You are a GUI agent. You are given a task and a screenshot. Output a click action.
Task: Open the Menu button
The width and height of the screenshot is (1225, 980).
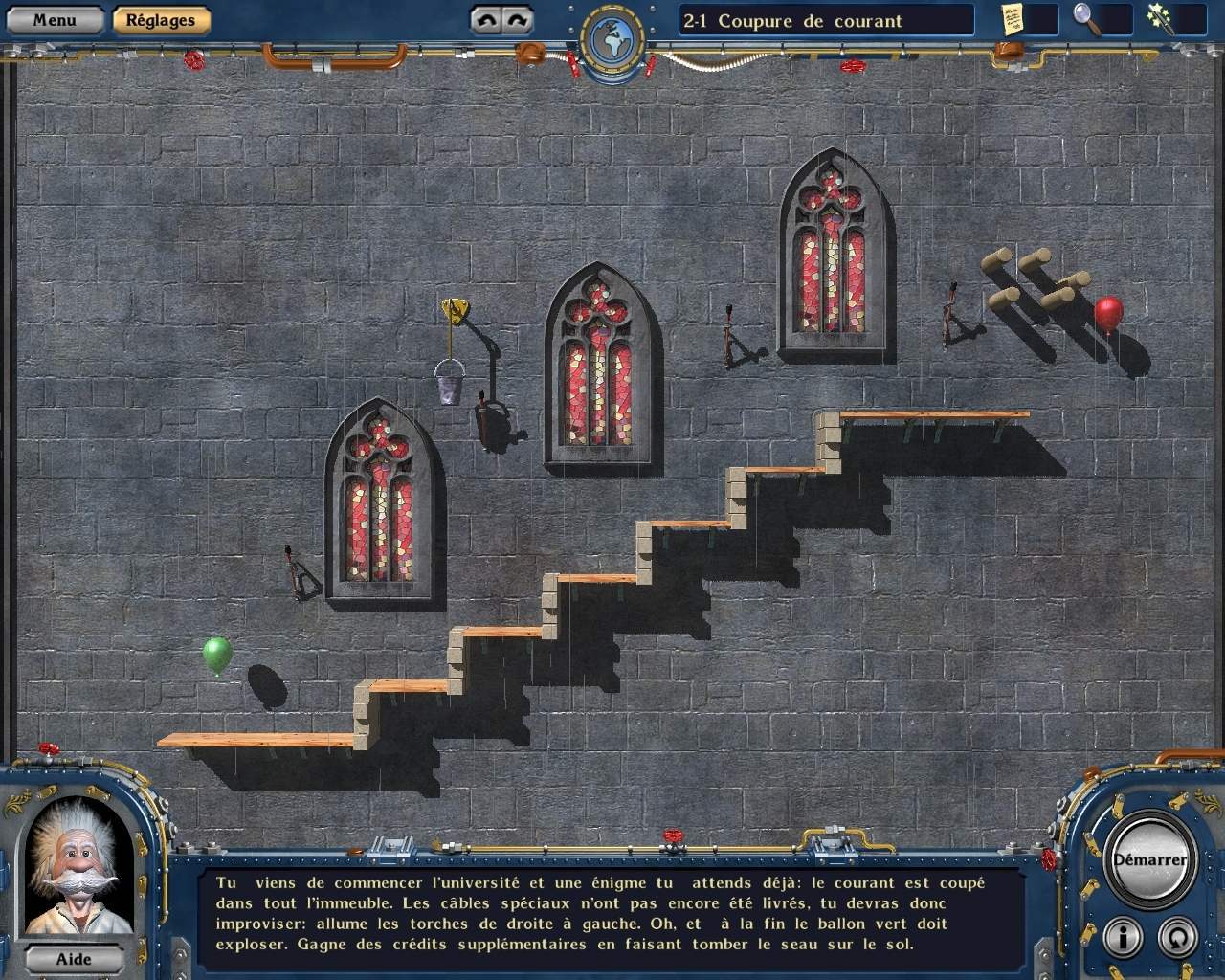coord(55,20)
